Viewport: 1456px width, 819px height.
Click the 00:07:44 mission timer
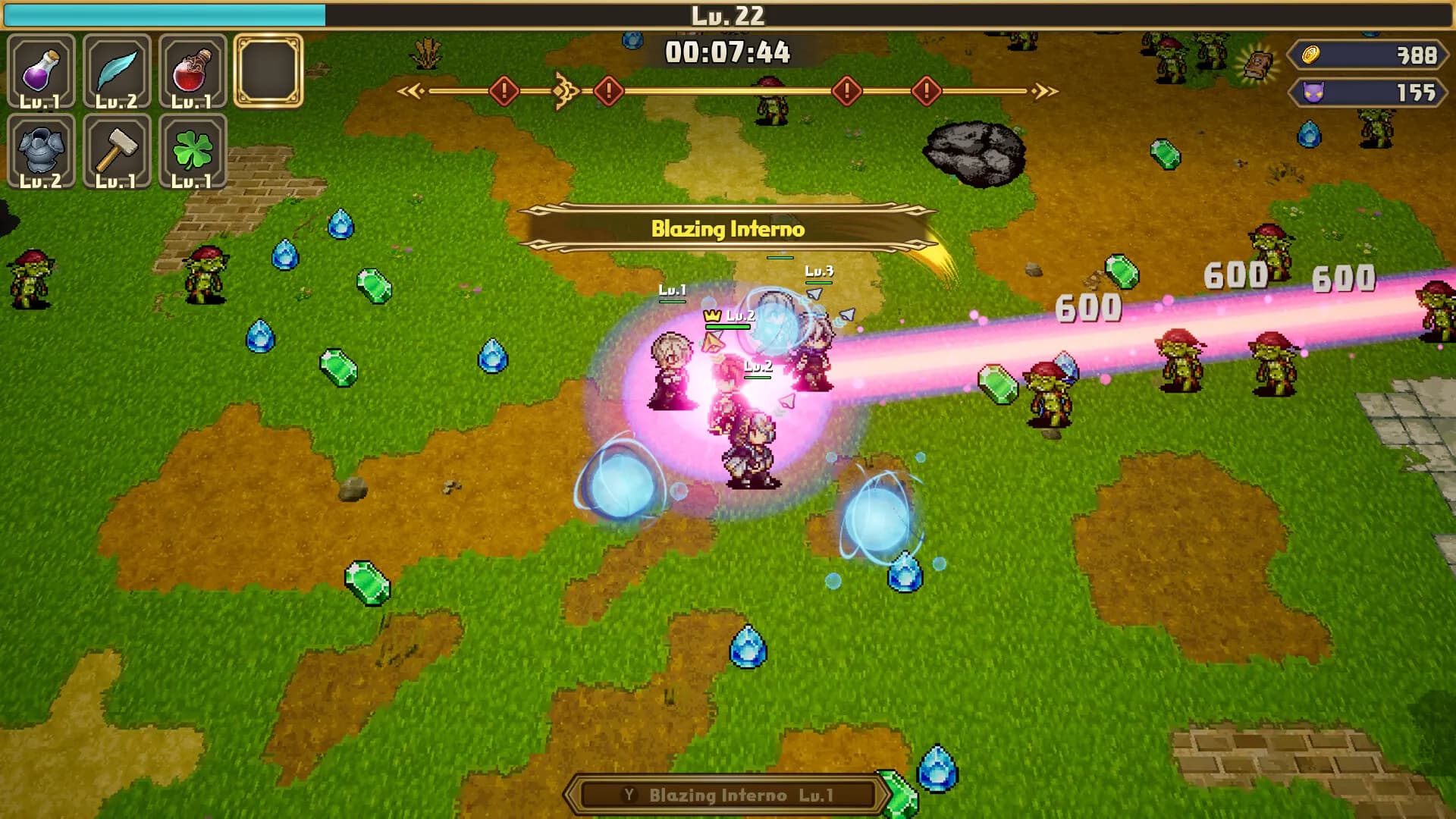coord(728,52)
